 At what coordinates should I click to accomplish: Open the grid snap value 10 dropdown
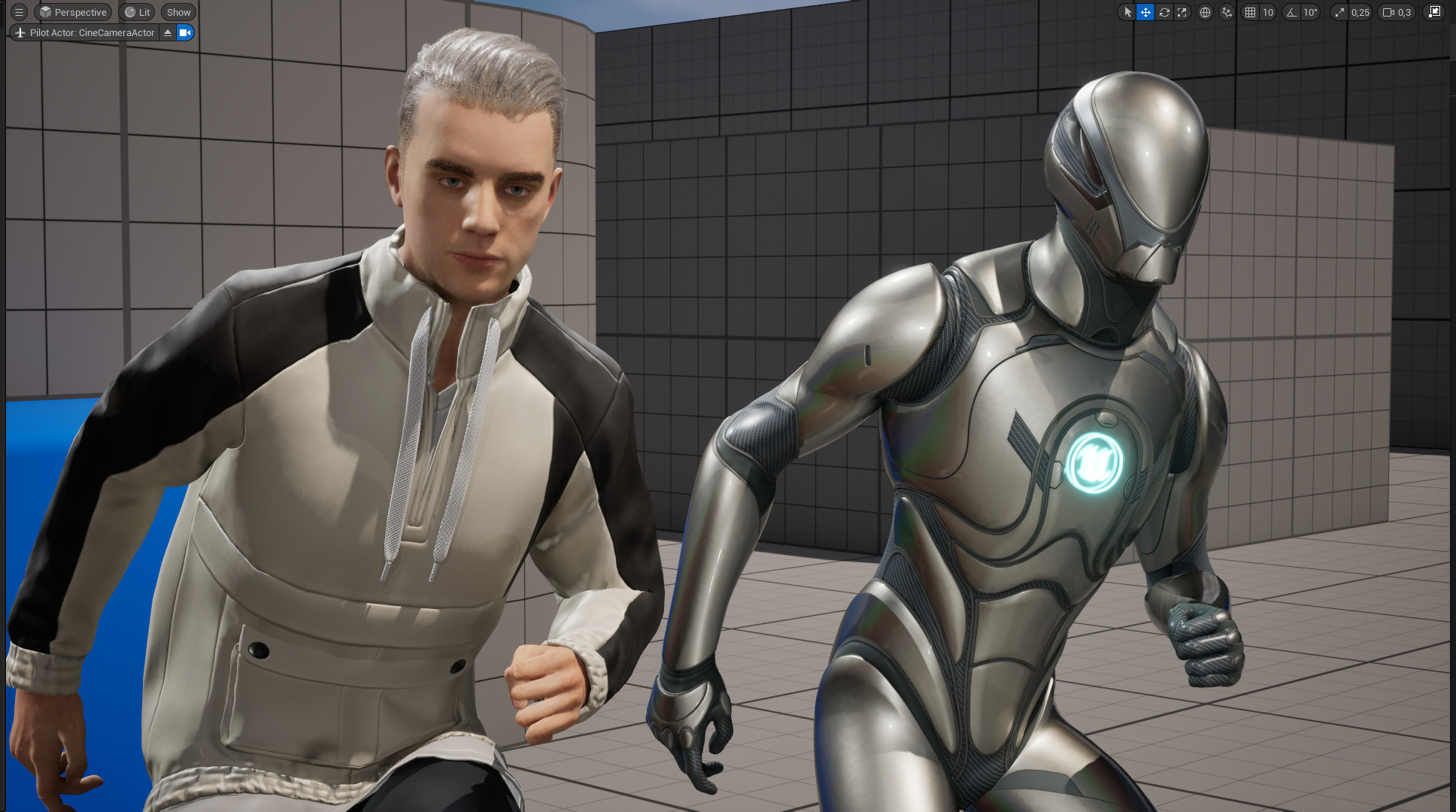(1268, 12)
